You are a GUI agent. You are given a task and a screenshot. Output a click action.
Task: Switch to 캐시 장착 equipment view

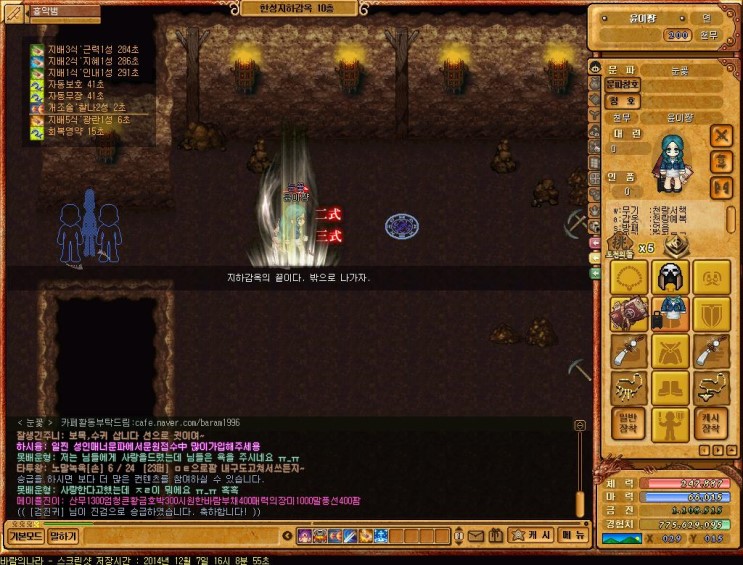[x=712, y=424]
